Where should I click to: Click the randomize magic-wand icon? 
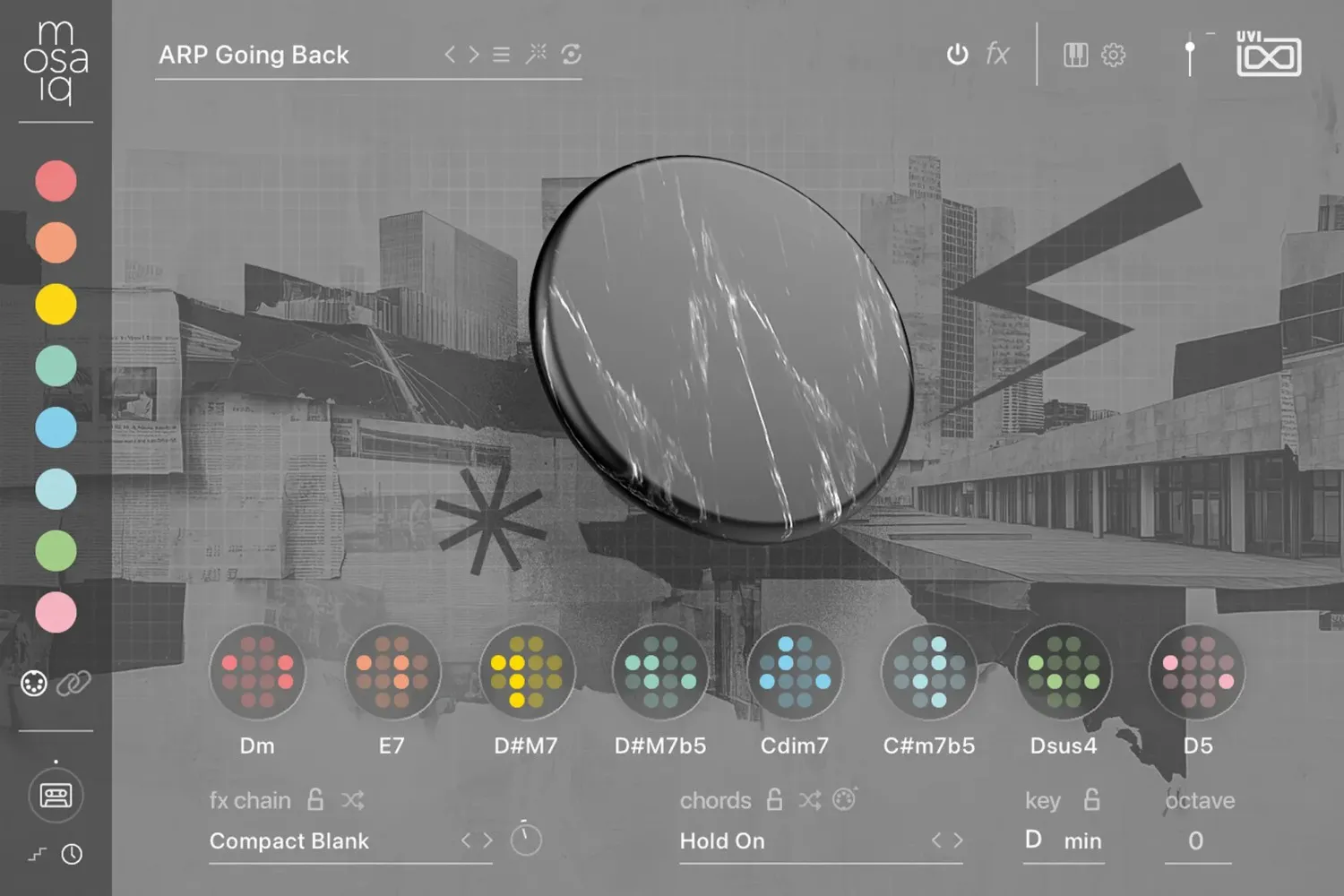click(537, 54)
